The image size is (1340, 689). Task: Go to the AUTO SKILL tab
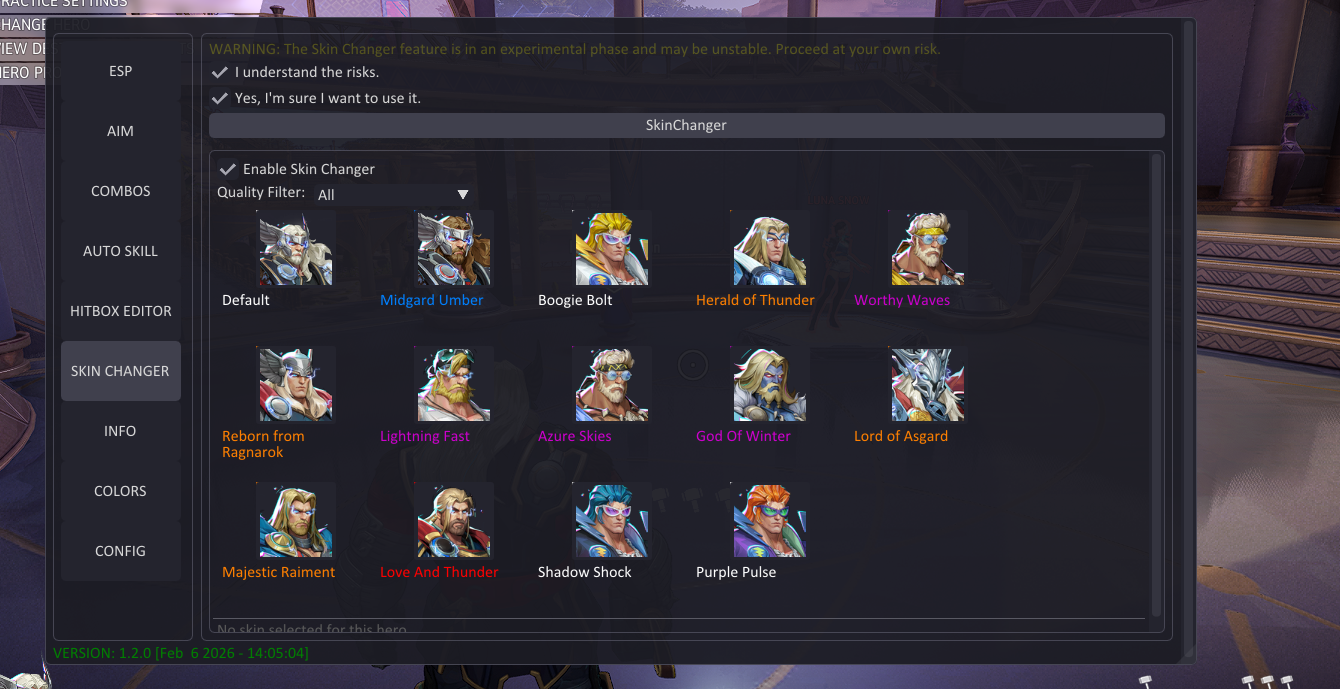point(120,251)
